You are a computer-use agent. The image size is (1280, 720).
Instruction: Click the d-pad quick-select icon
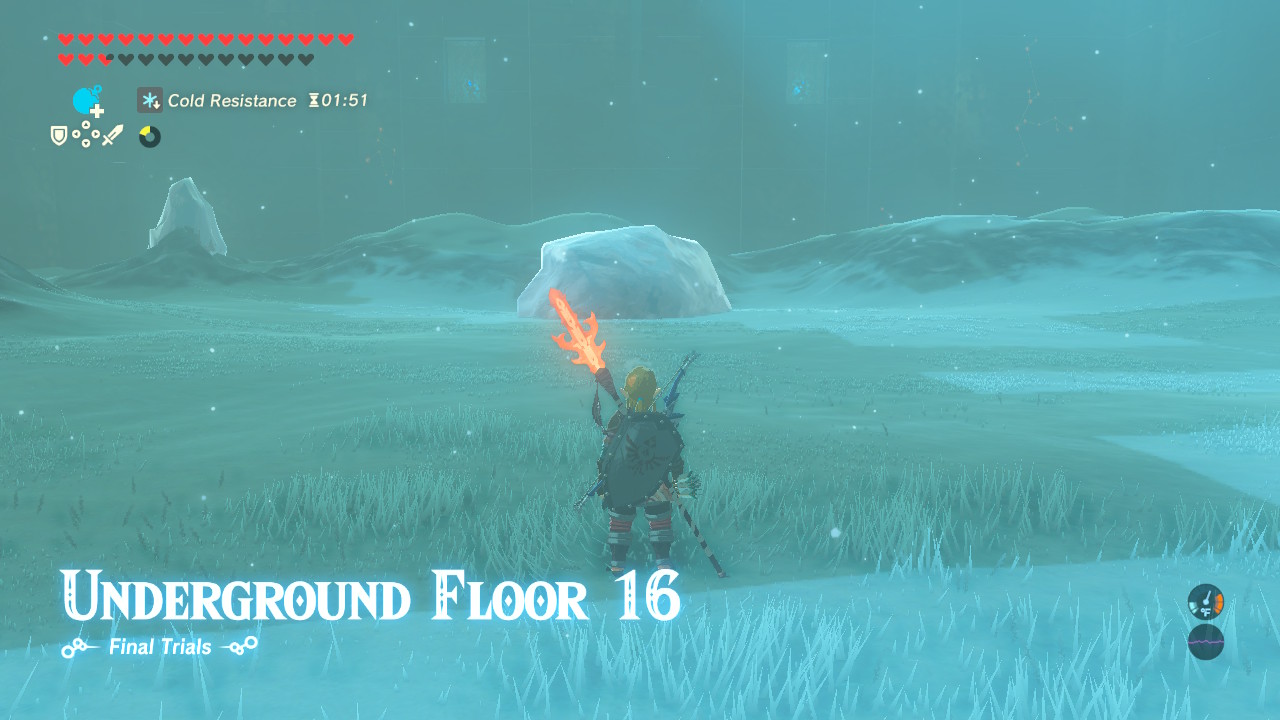[86, 135]
